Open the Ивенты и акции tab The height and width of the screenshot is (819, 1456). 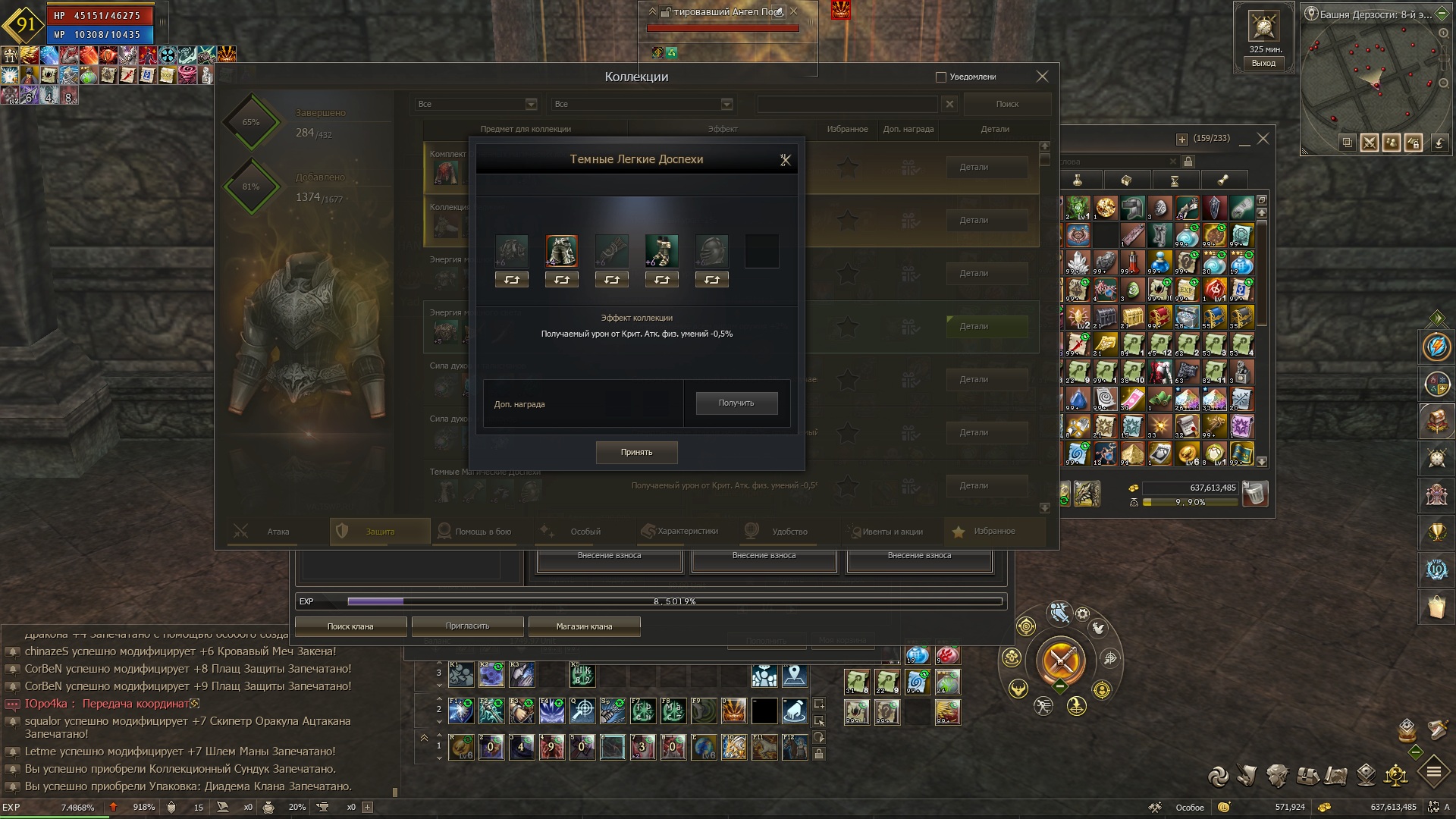[x=892, y=532]
